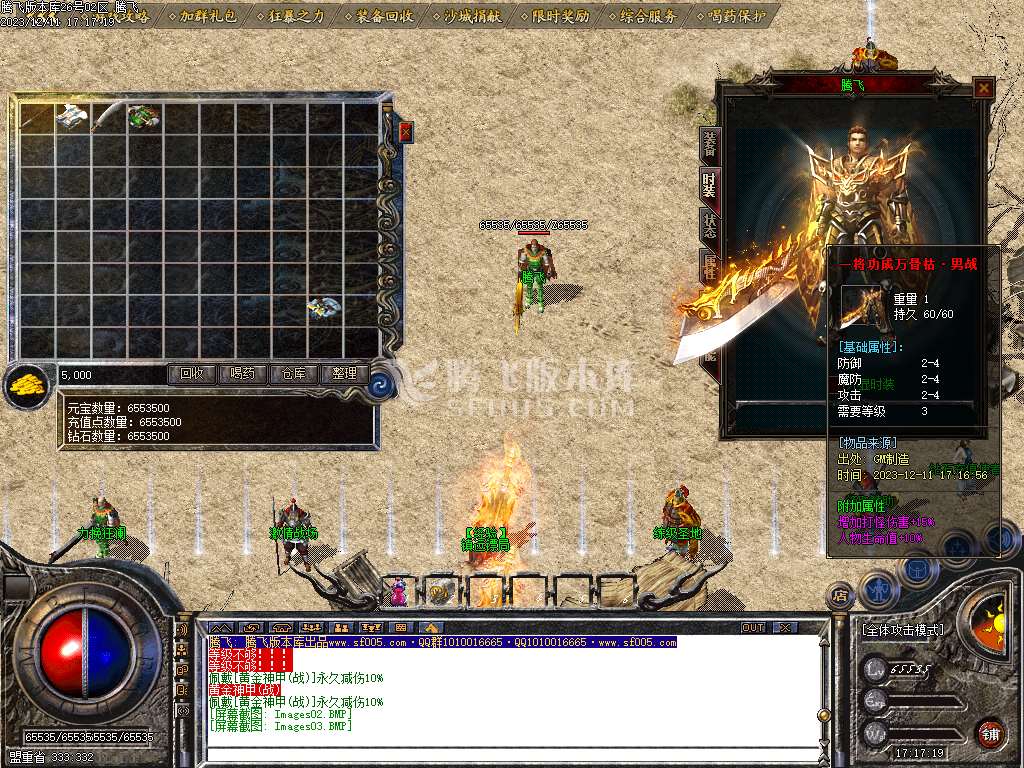Toggle the 全体攻击模式 attack mode label
This screenshot has width=1024, height=768.
pos(902,630)
